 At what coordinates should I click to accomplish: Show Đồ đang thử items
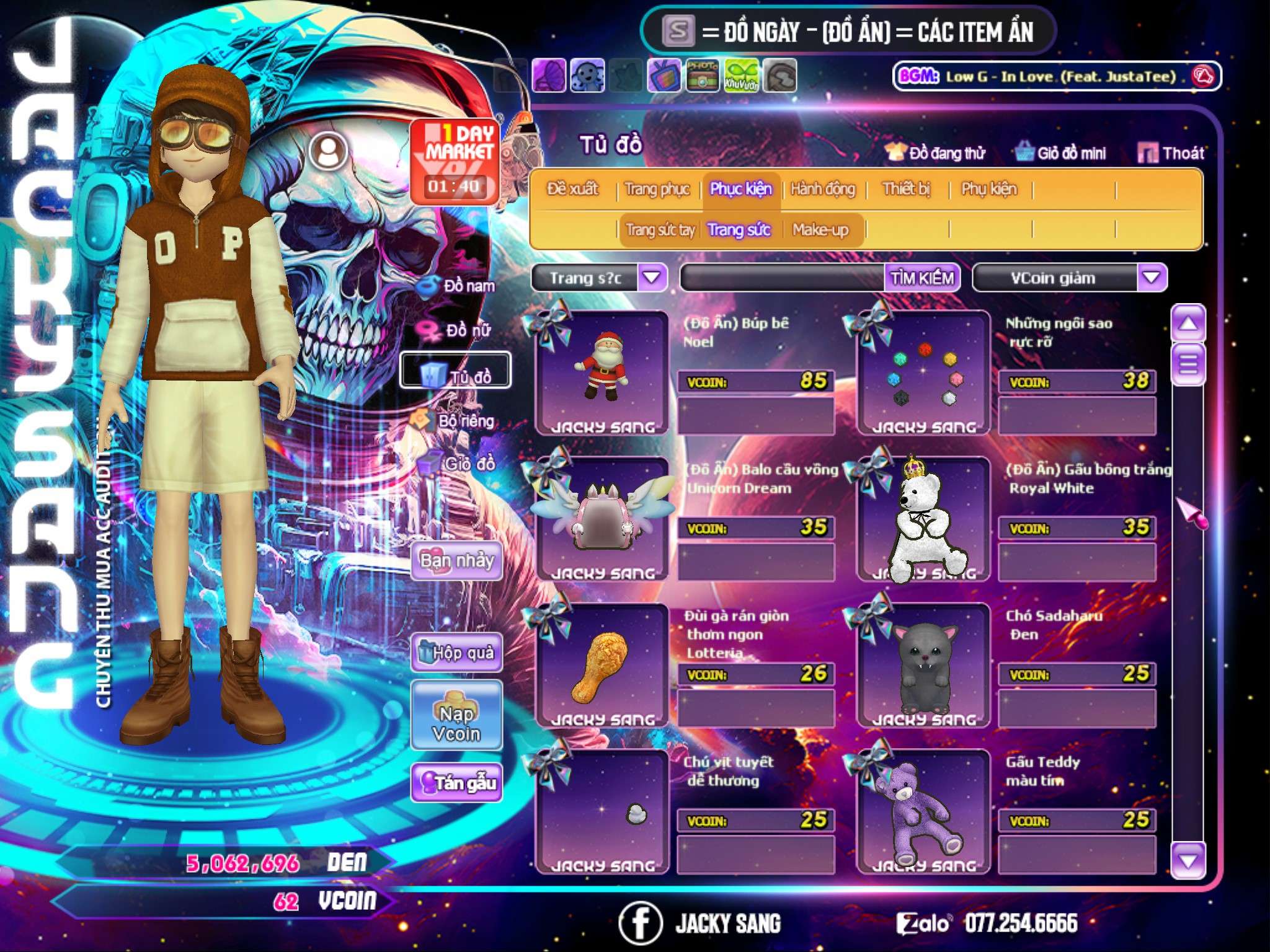[935, 153]
